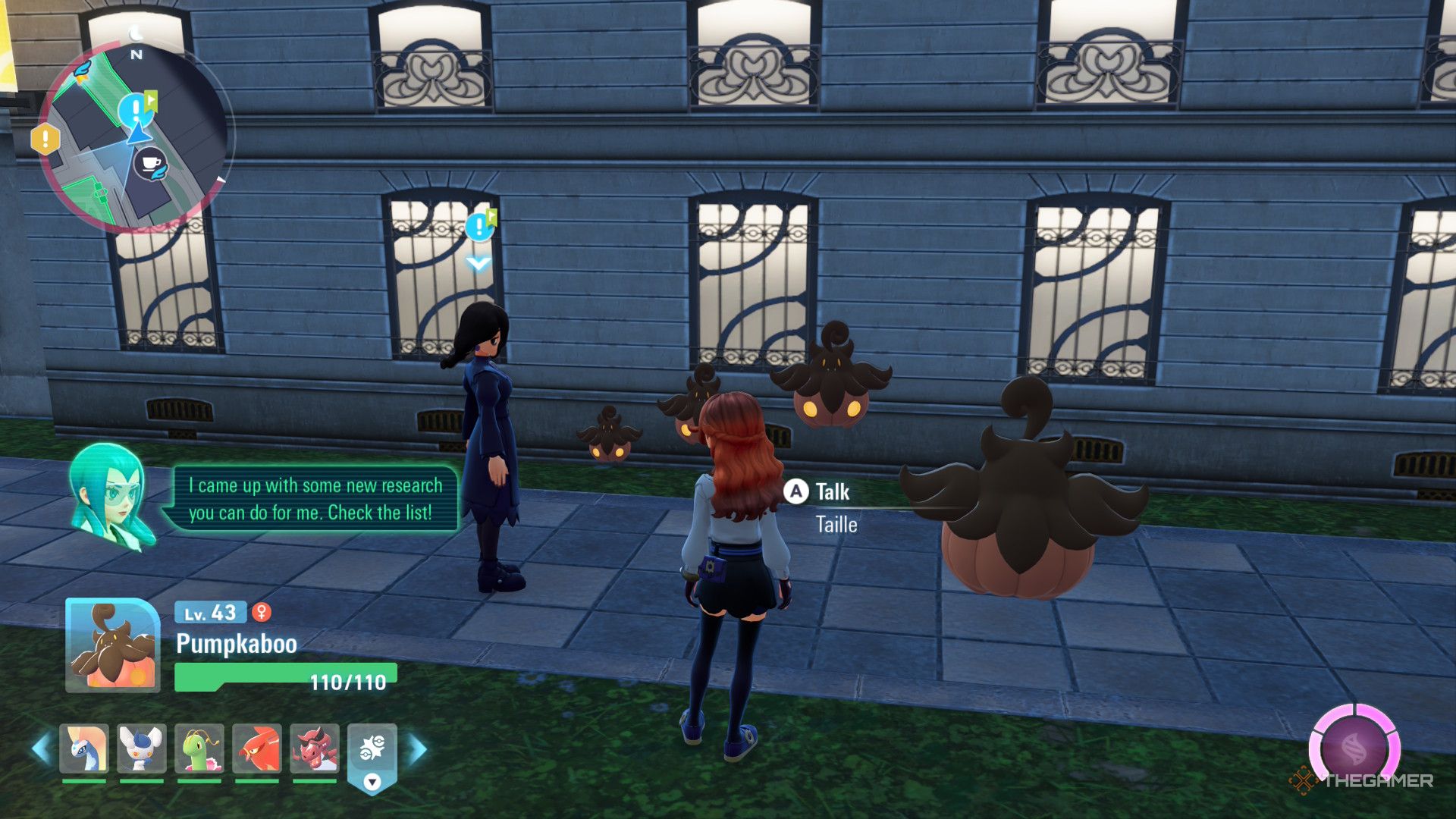Click the left arrow of the party bar
The image size is (1456, 819).
click(x=40, y=748)
